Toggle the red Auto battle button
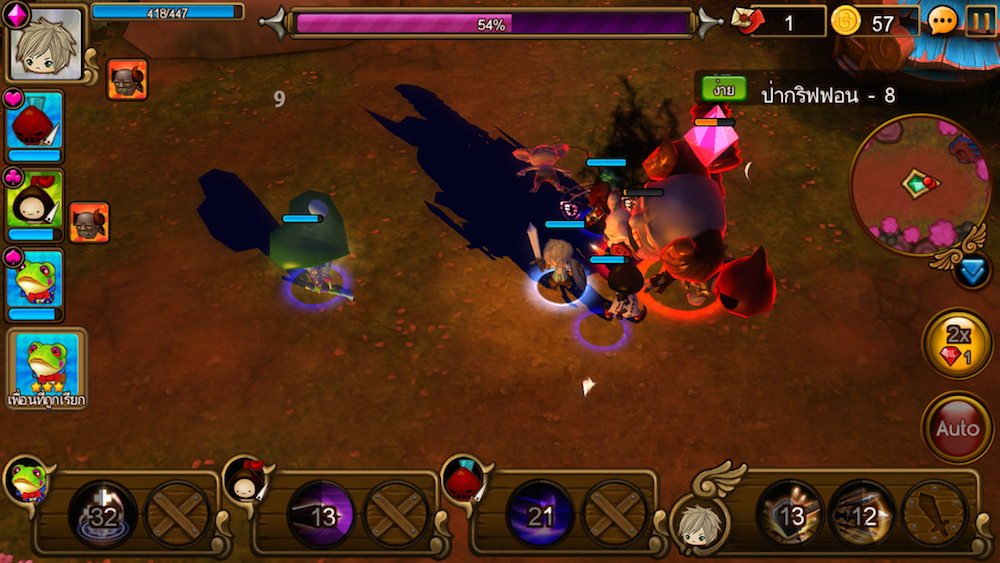 pos(956,429)
